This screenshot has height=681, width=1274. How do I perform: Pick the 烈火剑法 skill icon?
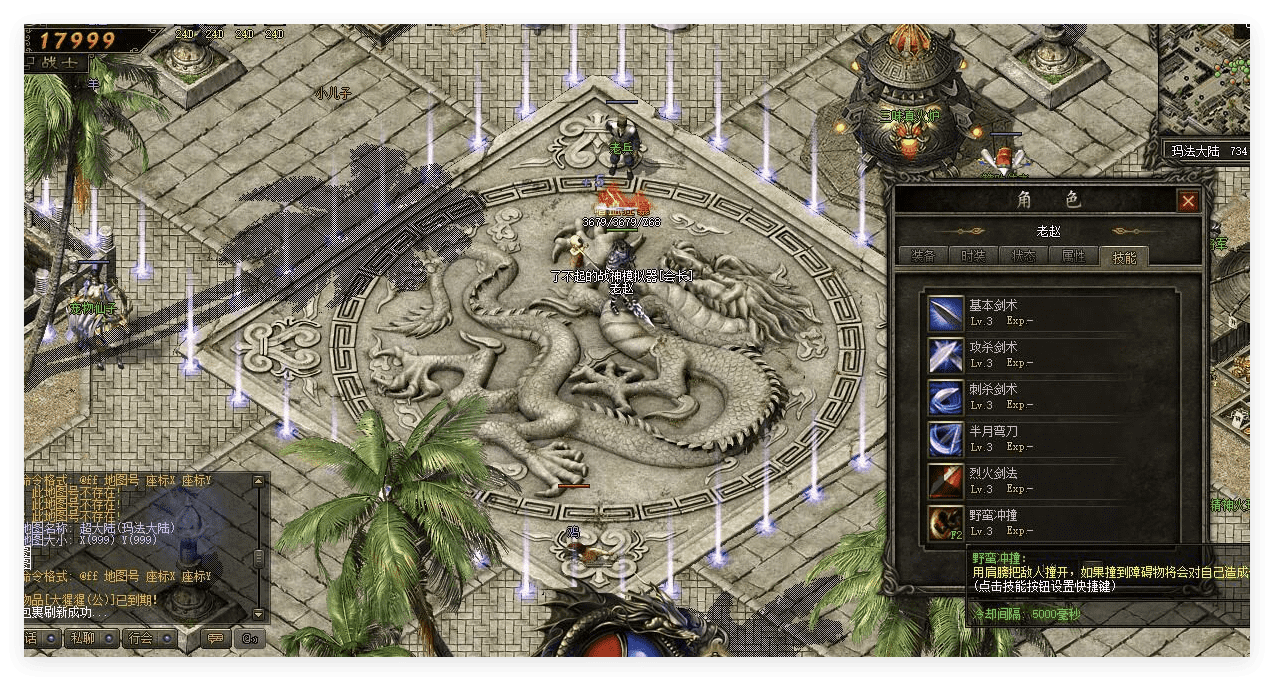[945, 481]
